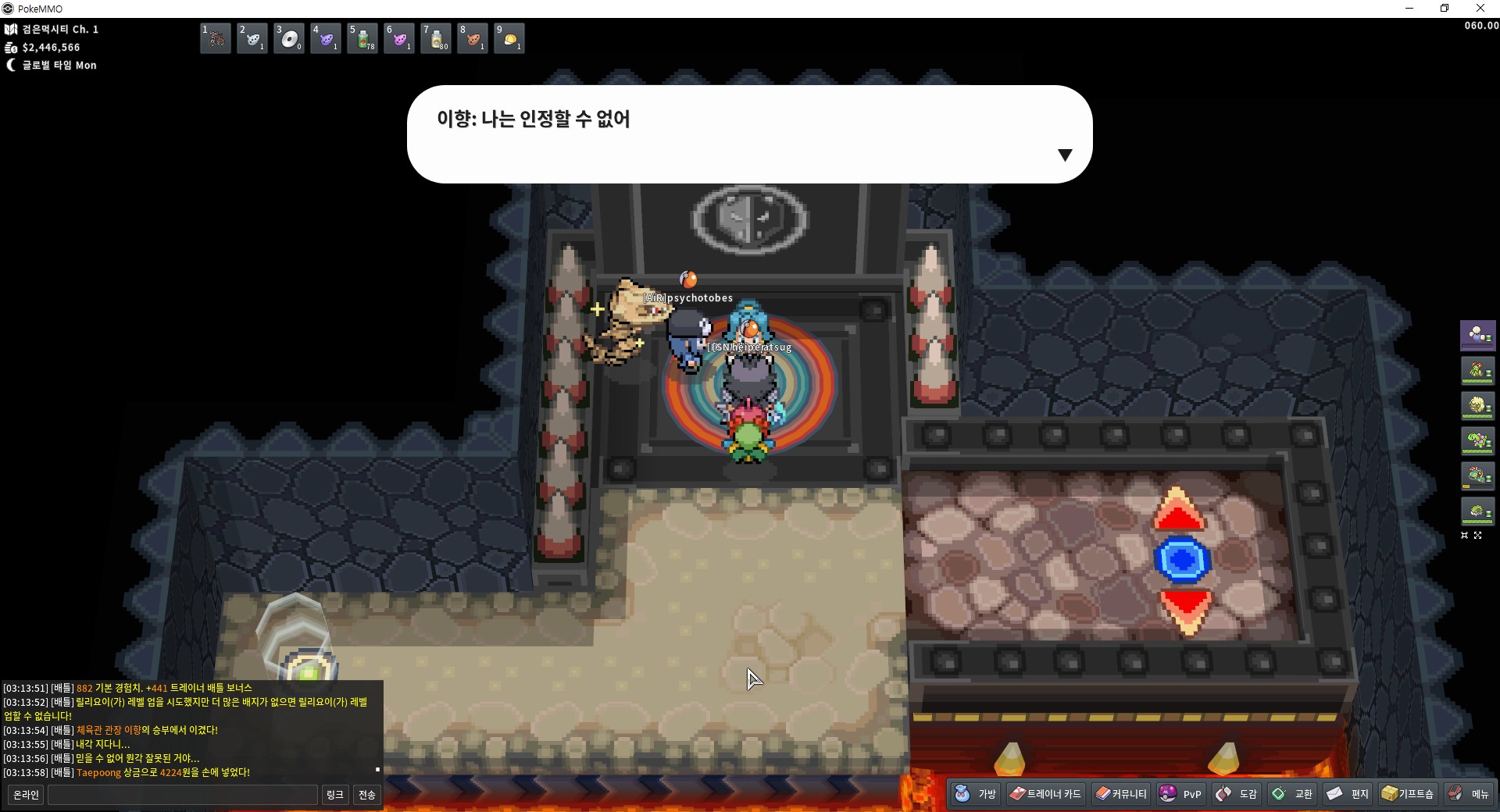Open the 가방 bag menu
This screenshot has width=1500, height=812.
[976, 794]
